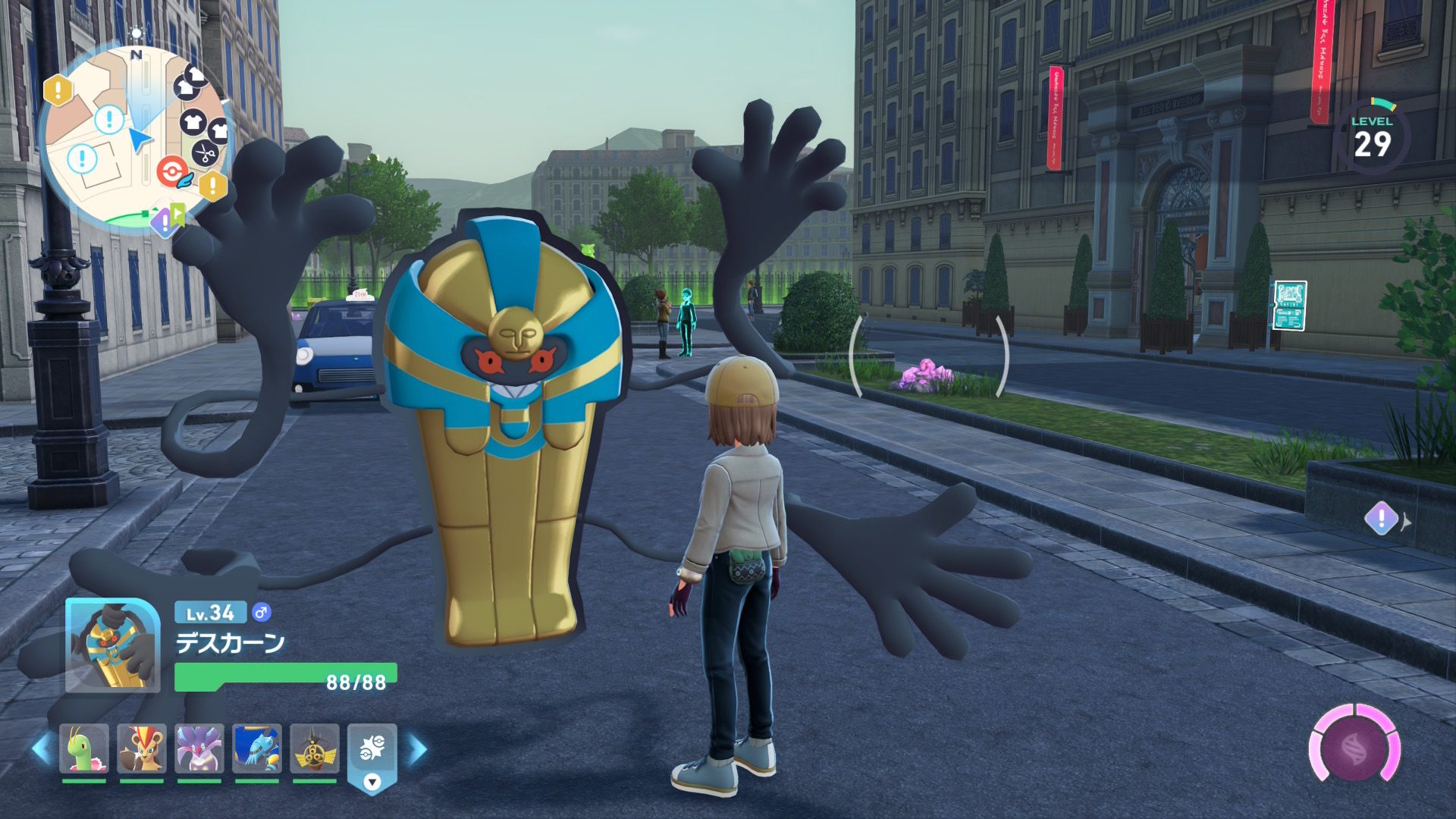Choose the Meganium party slot
This screenshot has width=1456, height=819.
coord(84,748)
